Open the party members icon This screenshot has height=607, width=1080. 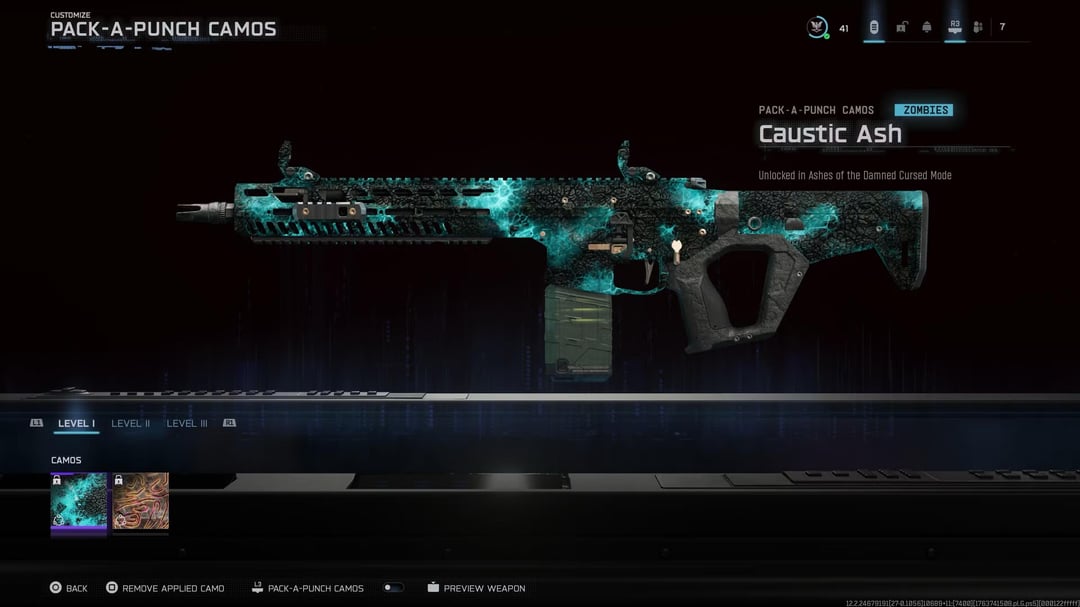click(978, 27)
